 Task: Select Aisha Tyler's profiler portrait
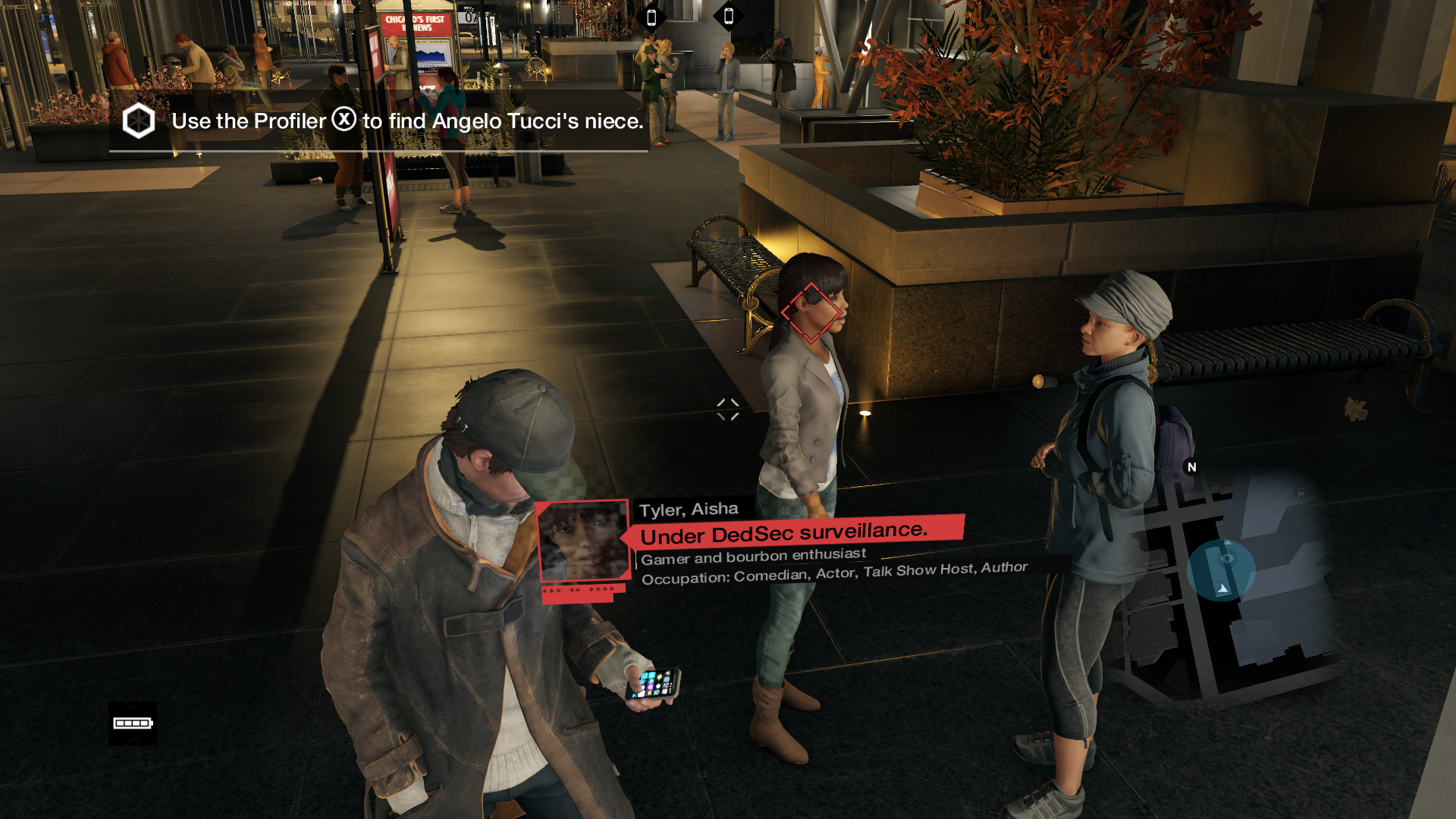point(582,541)
